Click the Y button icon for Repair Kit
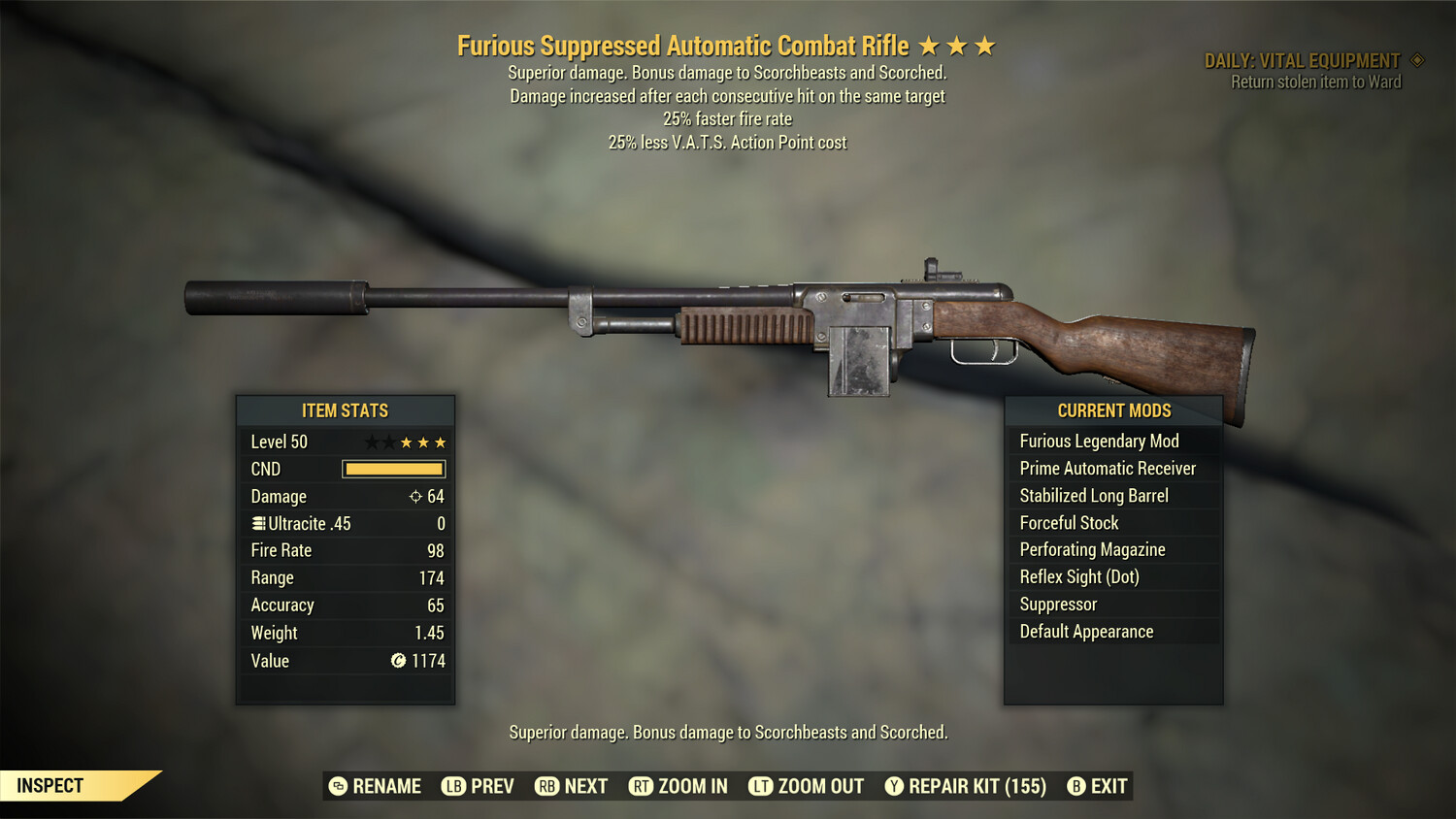The image size is (1456, 819). click(893, 786)
